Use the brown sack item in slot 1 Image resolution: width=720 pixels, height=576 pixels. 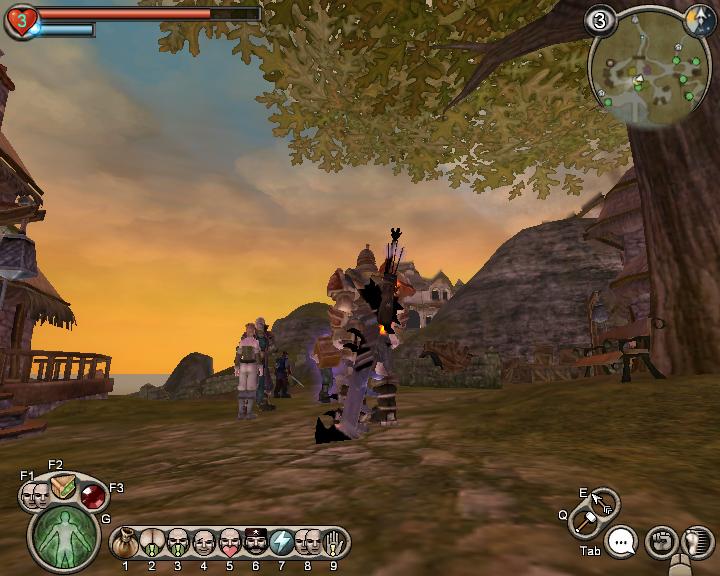(126, 544)
